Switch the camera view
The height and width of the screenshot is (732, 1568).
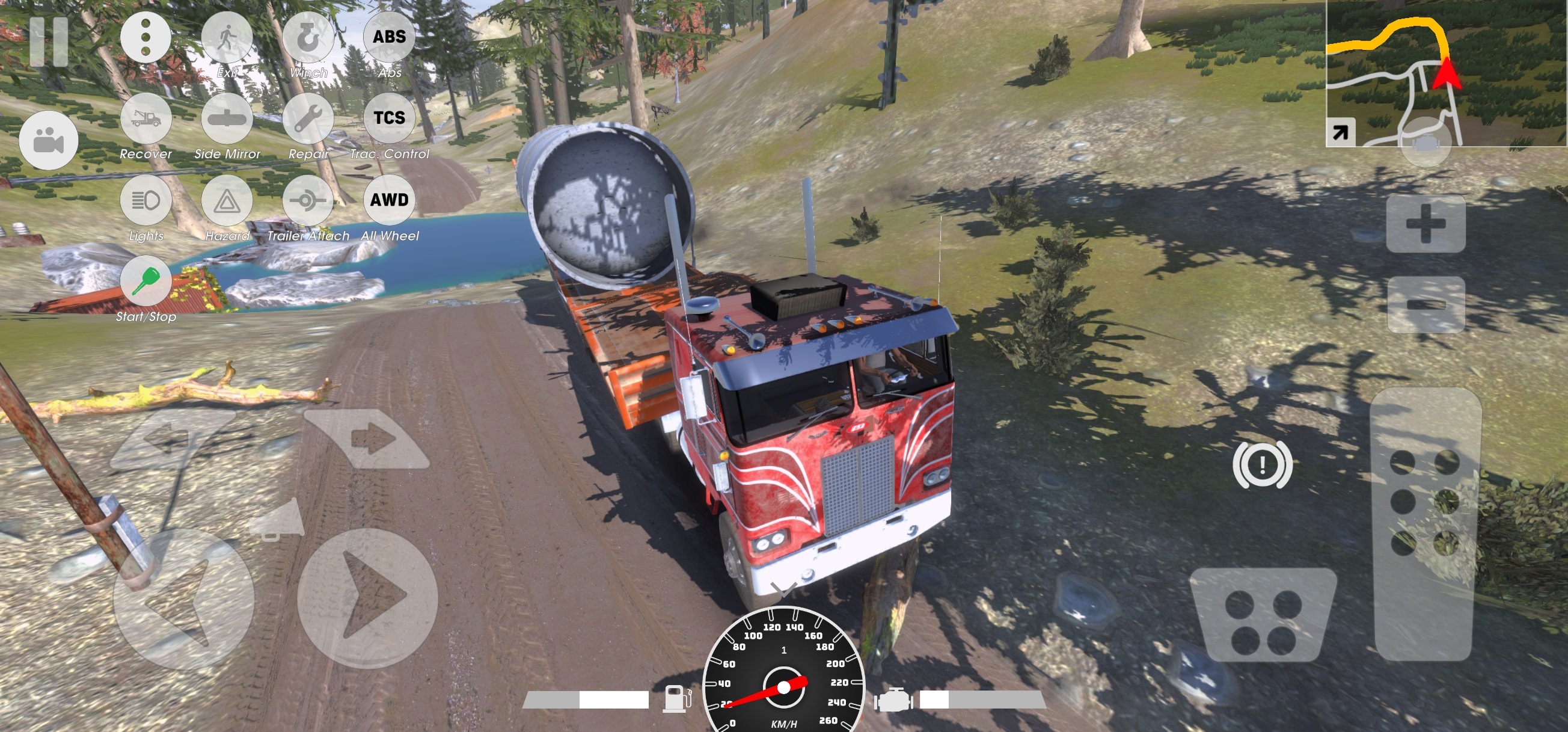coord(49,141)
